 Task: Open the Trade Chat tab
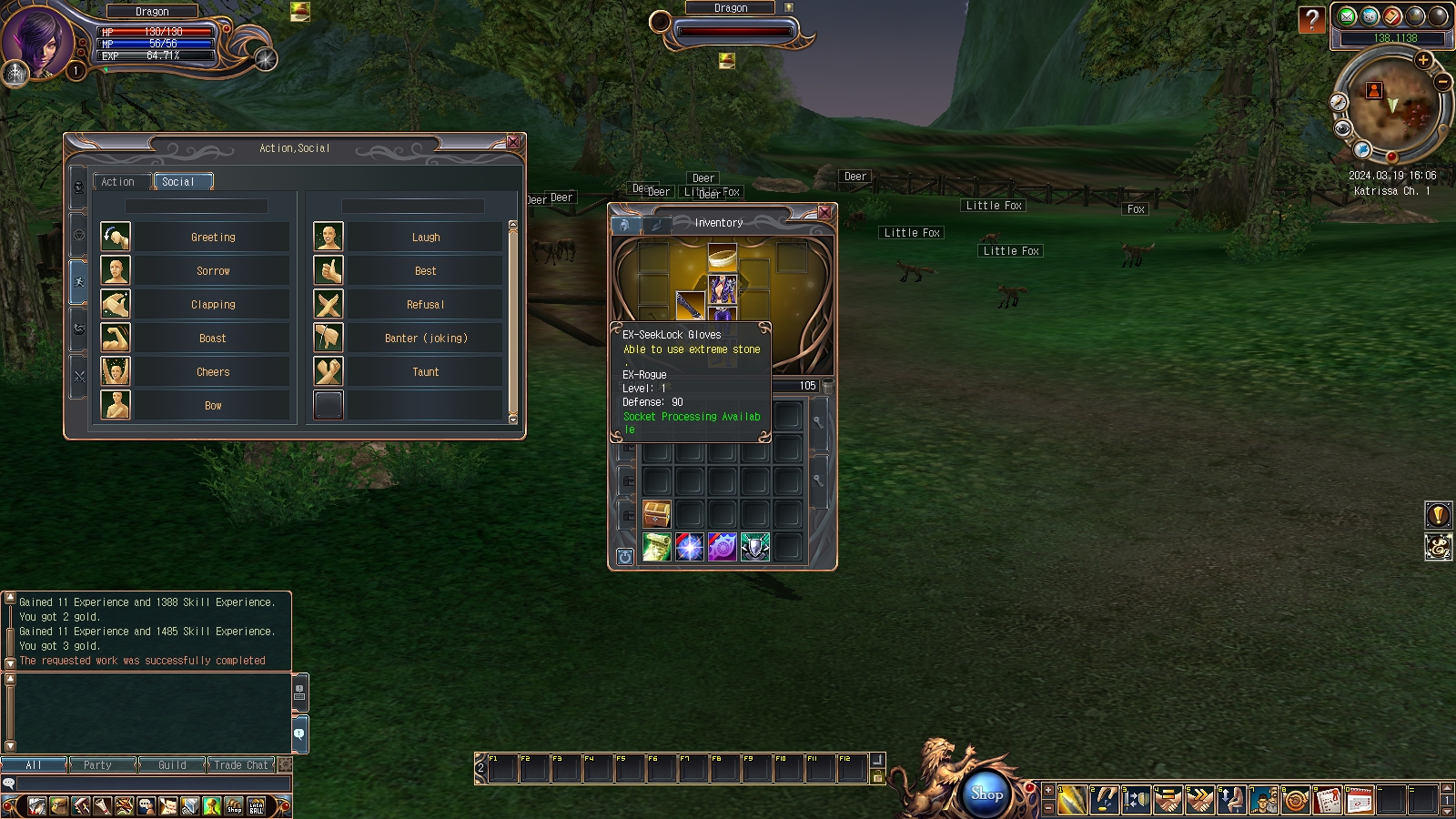click(x=241, y=765)
